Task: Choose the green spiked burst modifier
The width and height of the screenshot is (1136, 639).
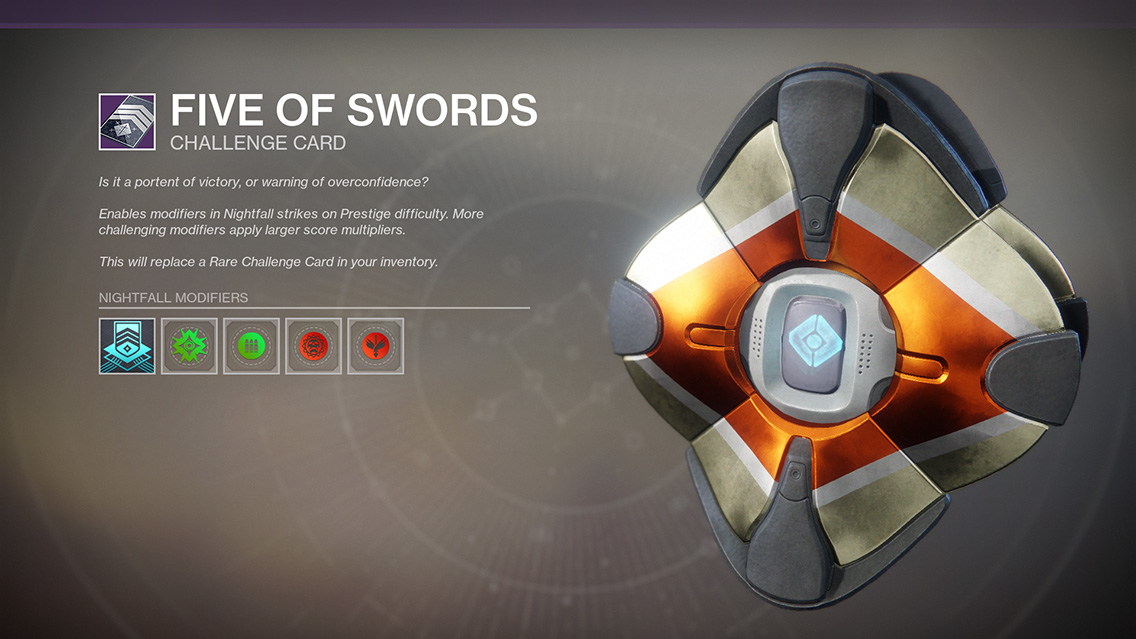Action: click(x=189, y=346)
